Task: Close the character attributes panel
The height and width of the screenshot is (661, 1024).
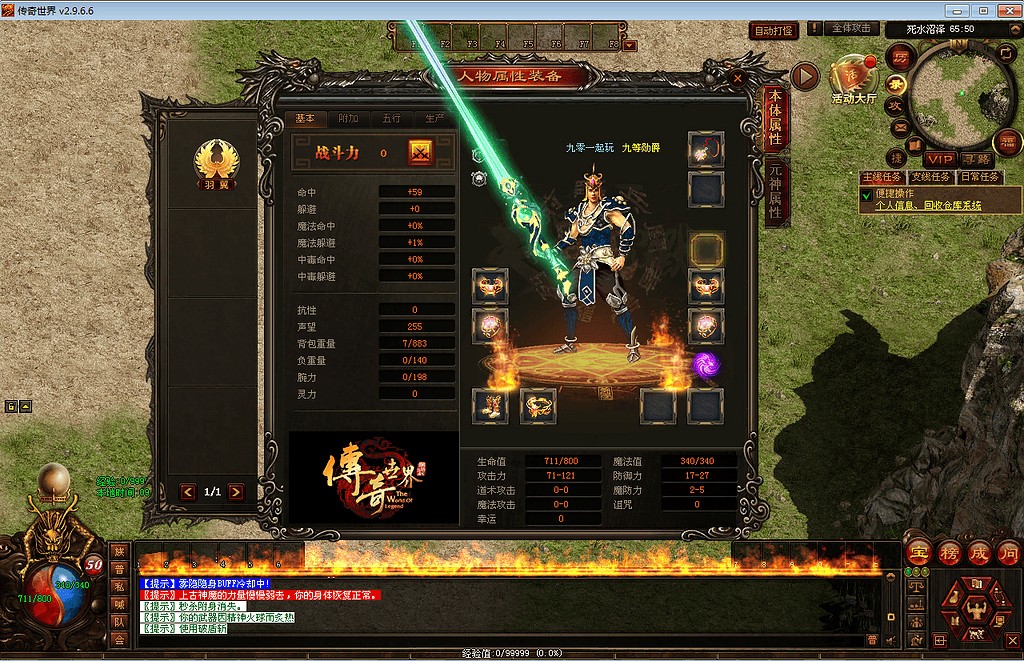Action: coord(738,77)
